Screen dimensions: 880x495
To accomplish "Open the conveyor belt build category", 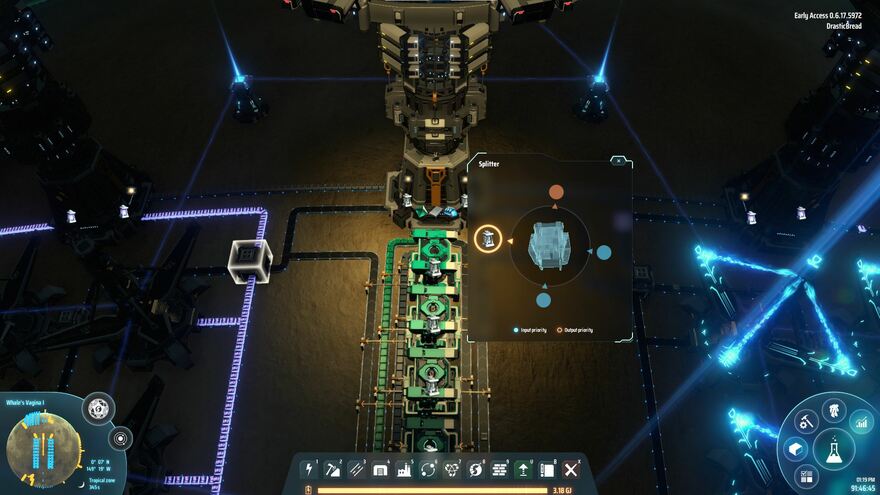I will pyautogui.click(x=357, y=469).
